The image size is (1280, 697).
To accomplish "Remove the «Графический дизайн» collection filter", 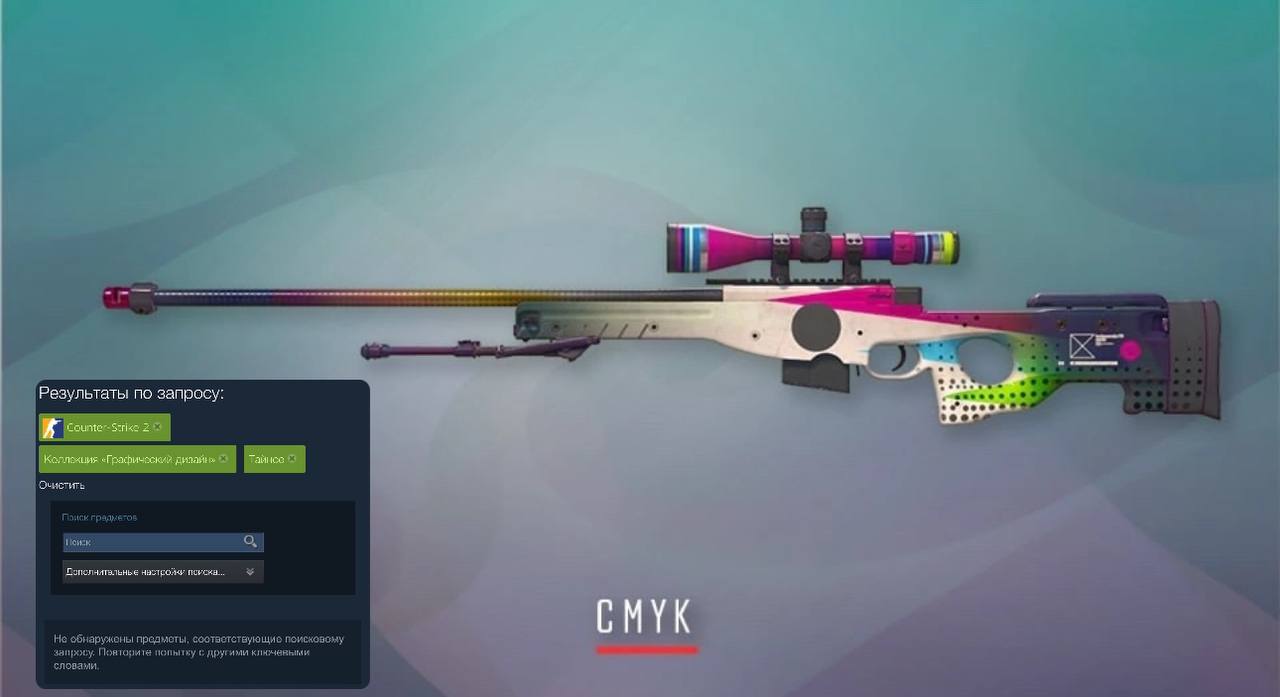I will point(223,459).
